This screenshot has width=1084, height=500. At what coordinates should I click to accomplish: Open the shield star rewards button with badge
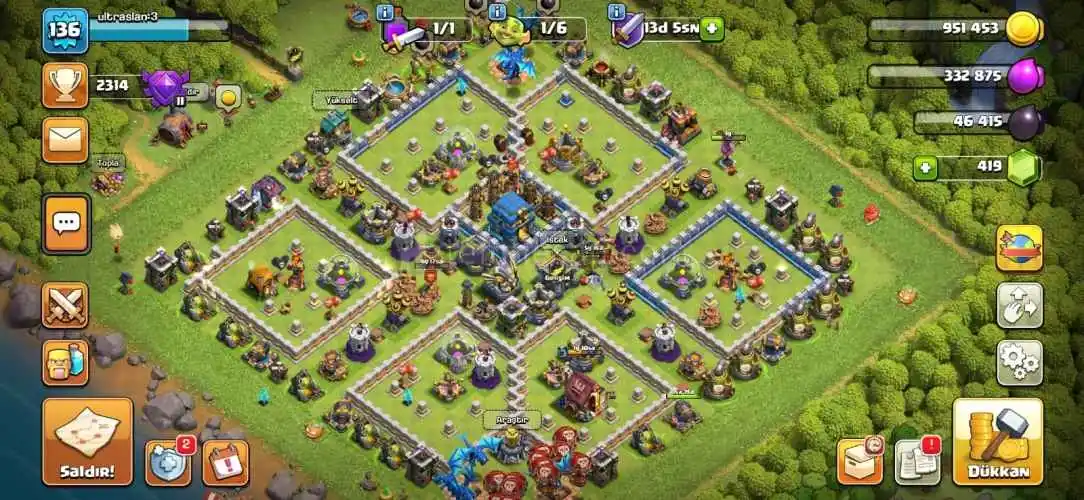tap(168, 462)
